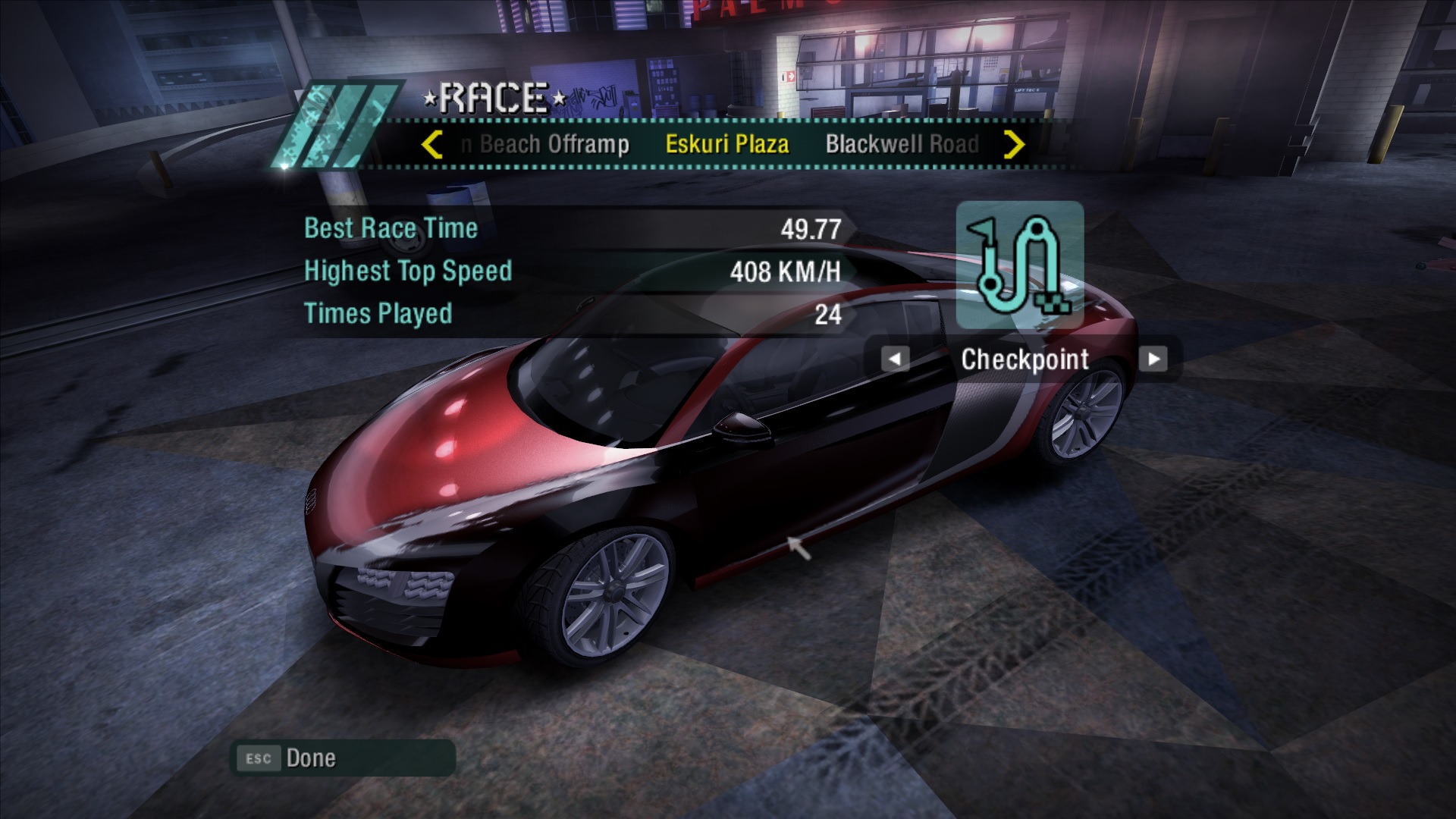The image size is (1456, 819).
Task: Click the left yellow track arrow
Action: (x=431, y=144)
